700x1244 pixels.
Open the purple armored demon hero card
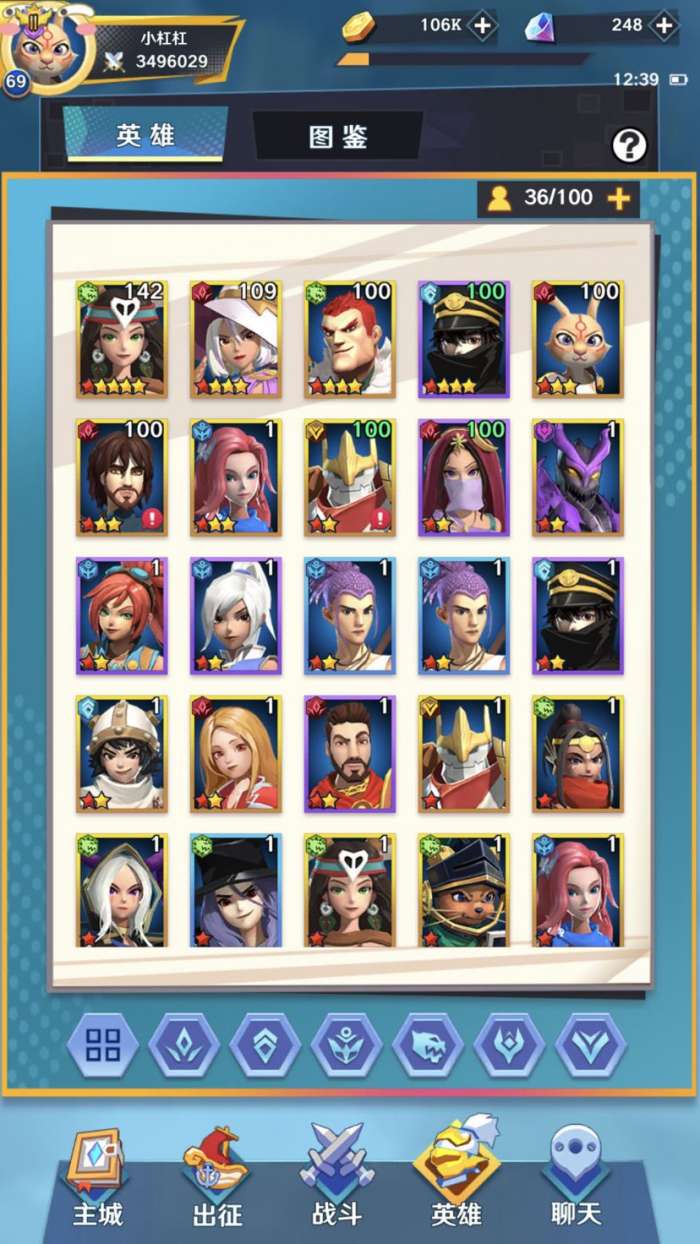(x=578, y=477)
